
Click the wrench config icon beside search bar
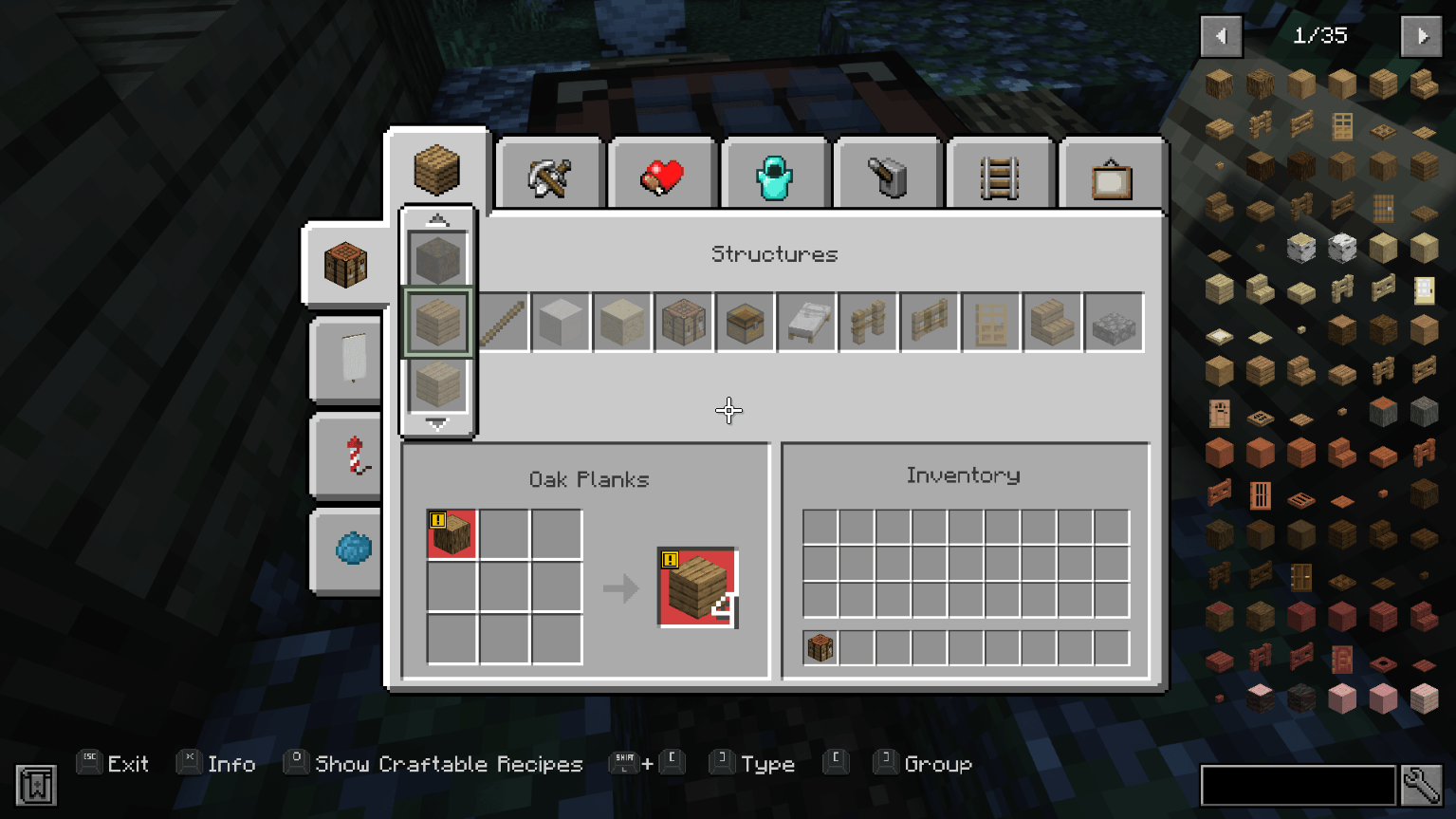click(1419, 786)
